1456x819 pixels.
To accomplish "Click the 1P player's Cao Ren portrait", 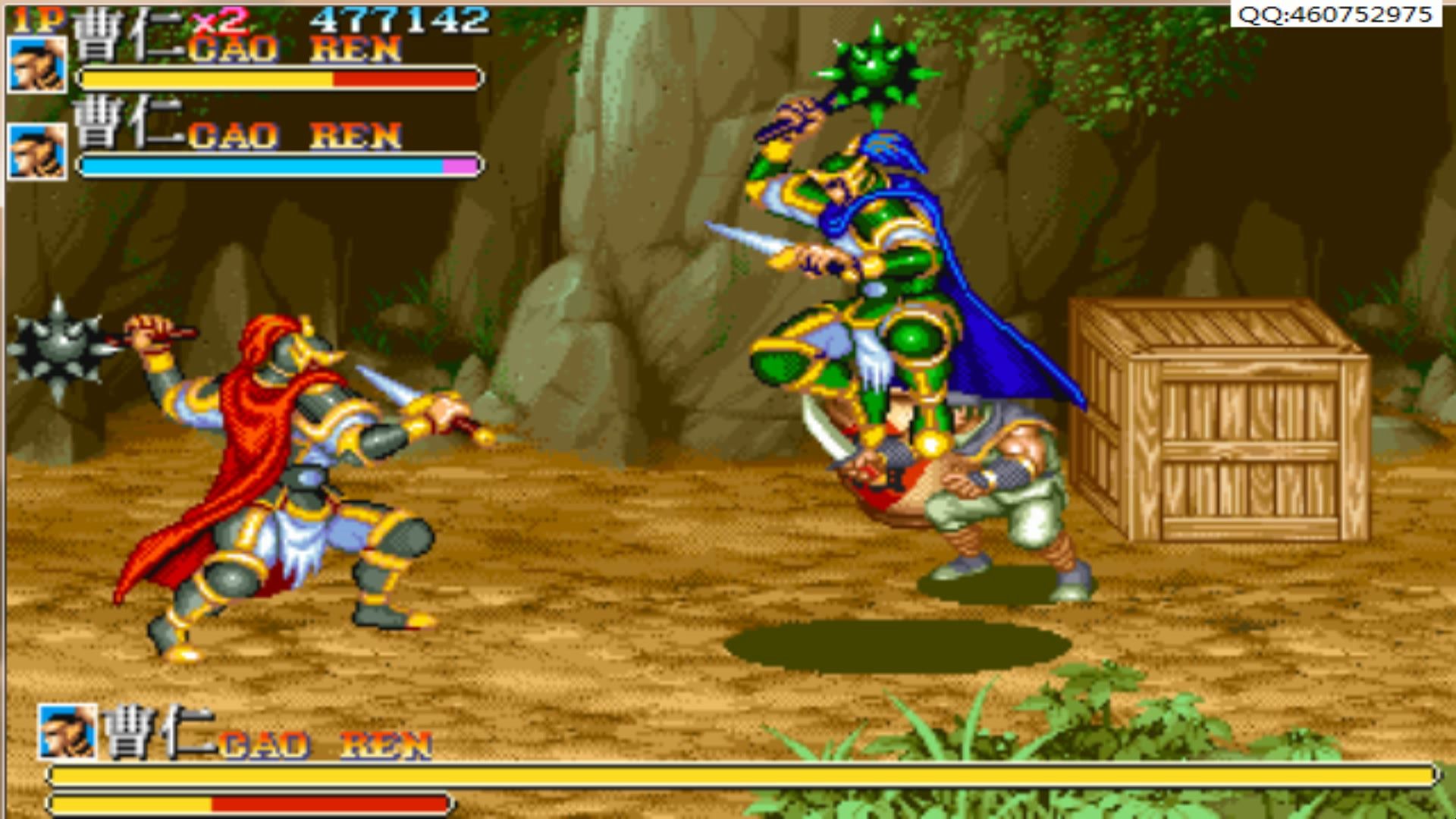I will tap(37, 65).
